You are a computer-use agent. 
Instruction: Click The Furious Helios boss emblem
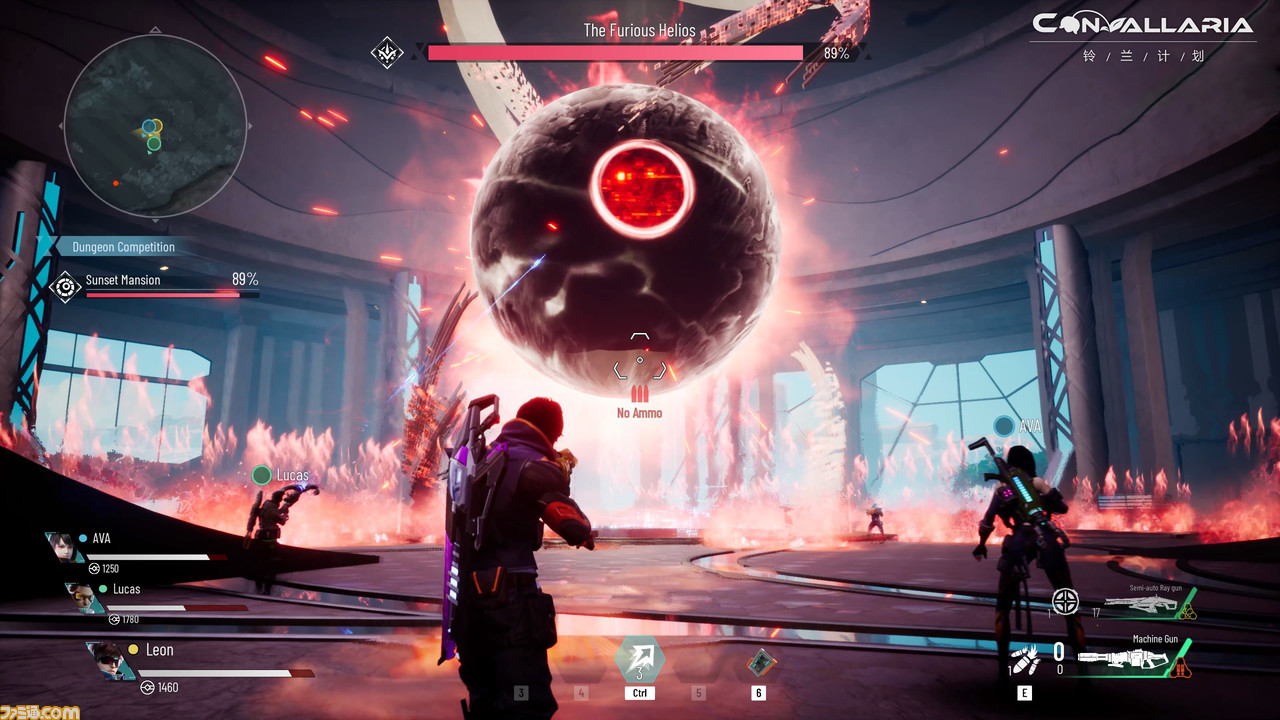(x=387, y=53)
